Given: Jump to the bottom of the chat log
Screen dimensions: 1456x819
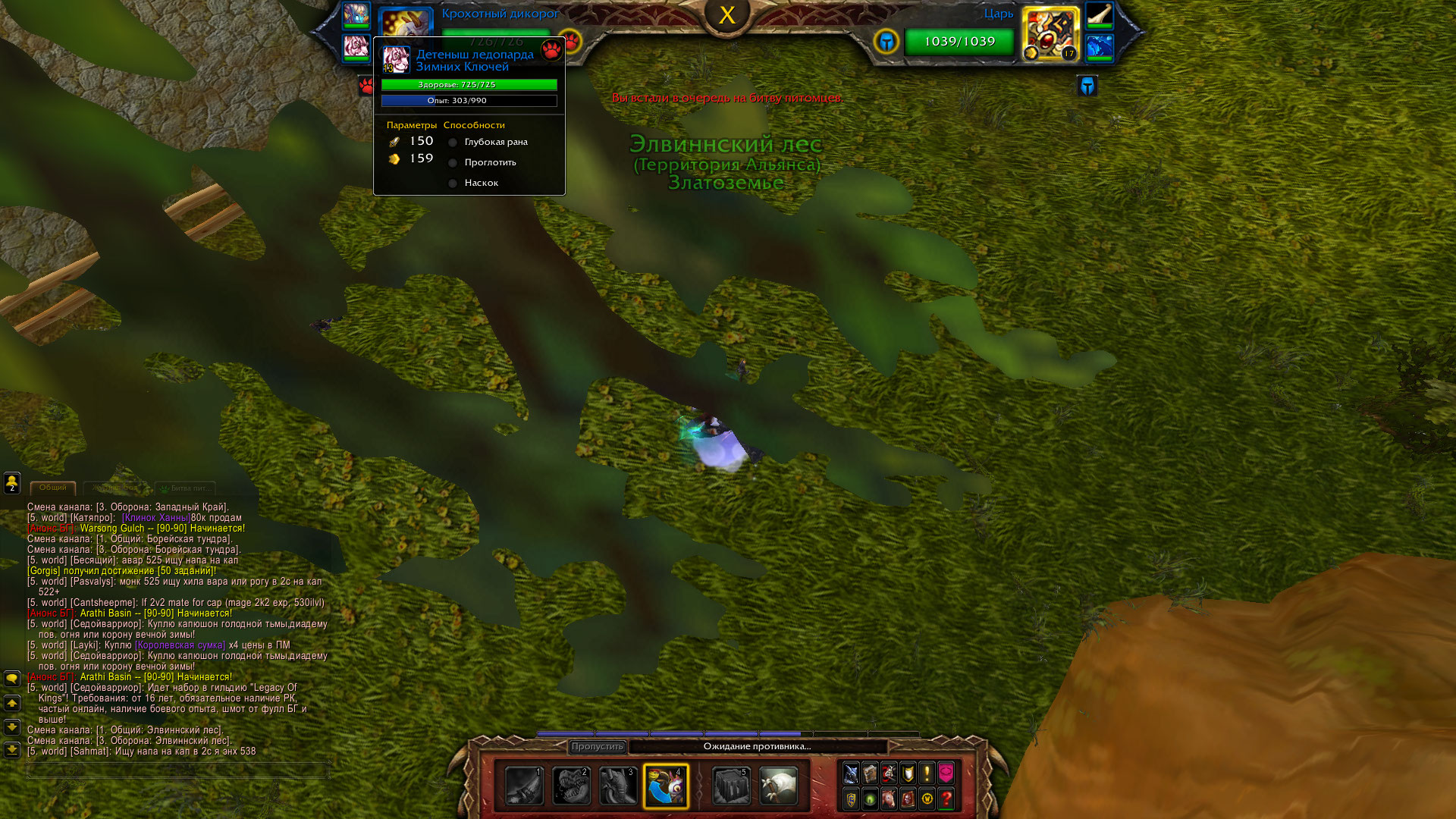Looking at the screenshot, I should tap(12, 750).
